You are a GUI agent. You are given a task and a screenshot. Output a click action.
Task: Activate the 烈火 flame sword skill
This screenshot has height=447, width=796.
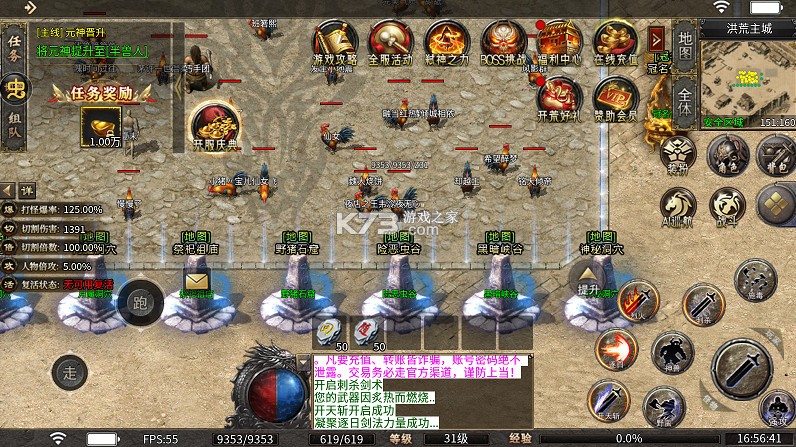click(x=634, y=298)
